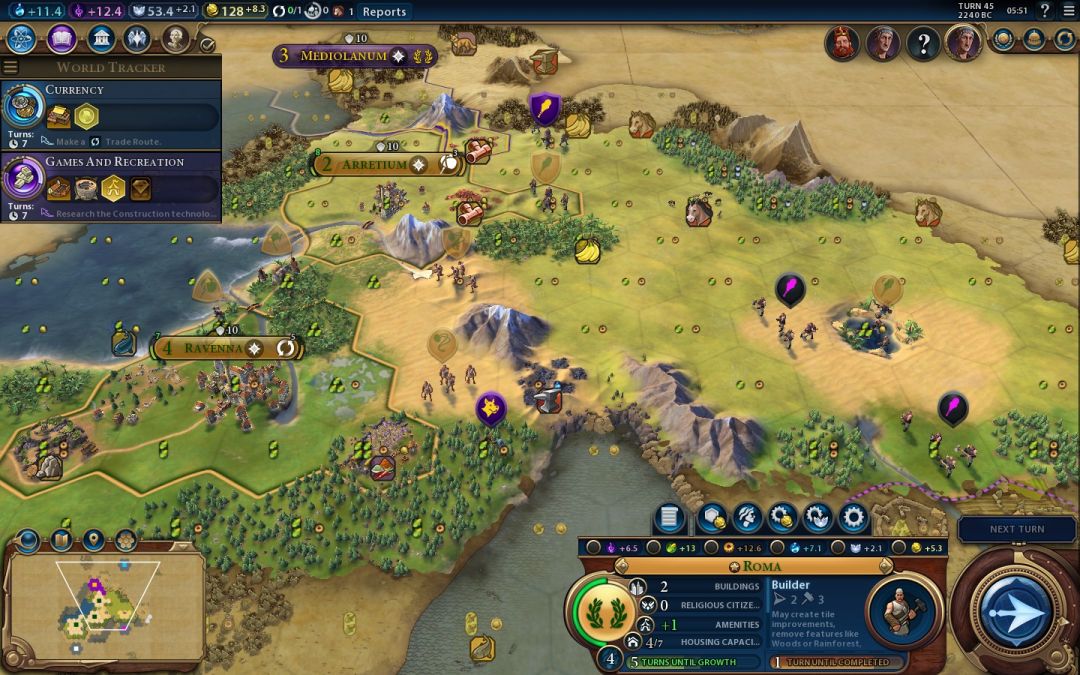Click the red-bearded leader portrait
The image size is (1080, 675).
[842, 43]
